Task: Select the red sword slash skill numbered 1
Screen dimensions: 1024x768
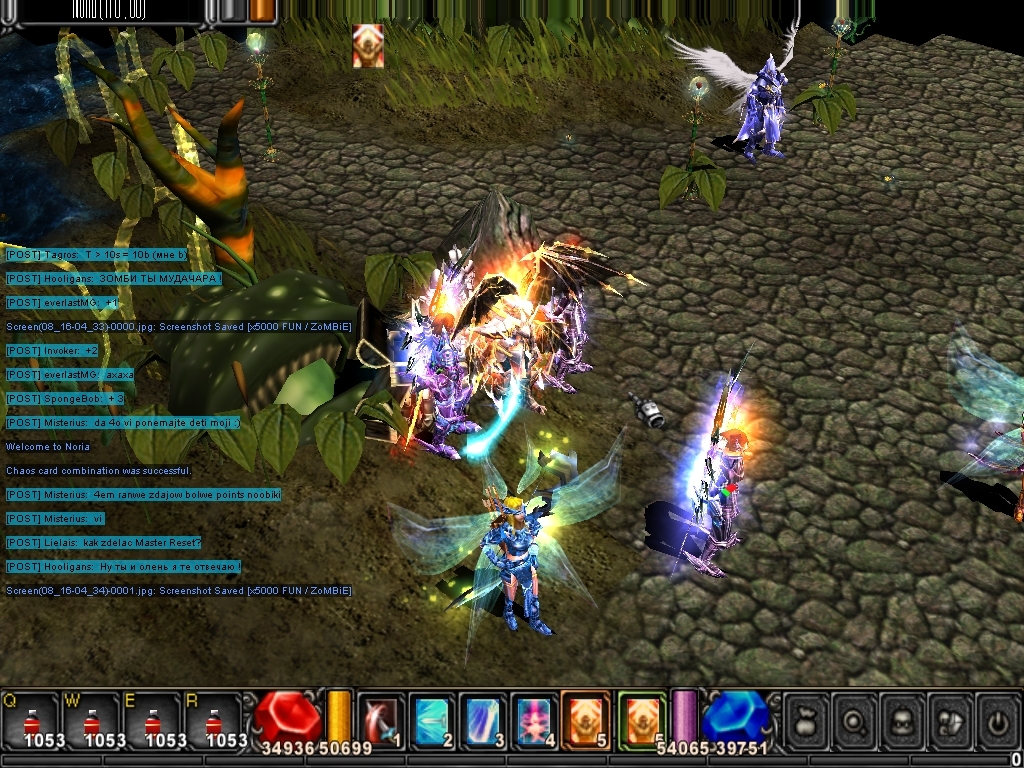Action: coord(381,719)
